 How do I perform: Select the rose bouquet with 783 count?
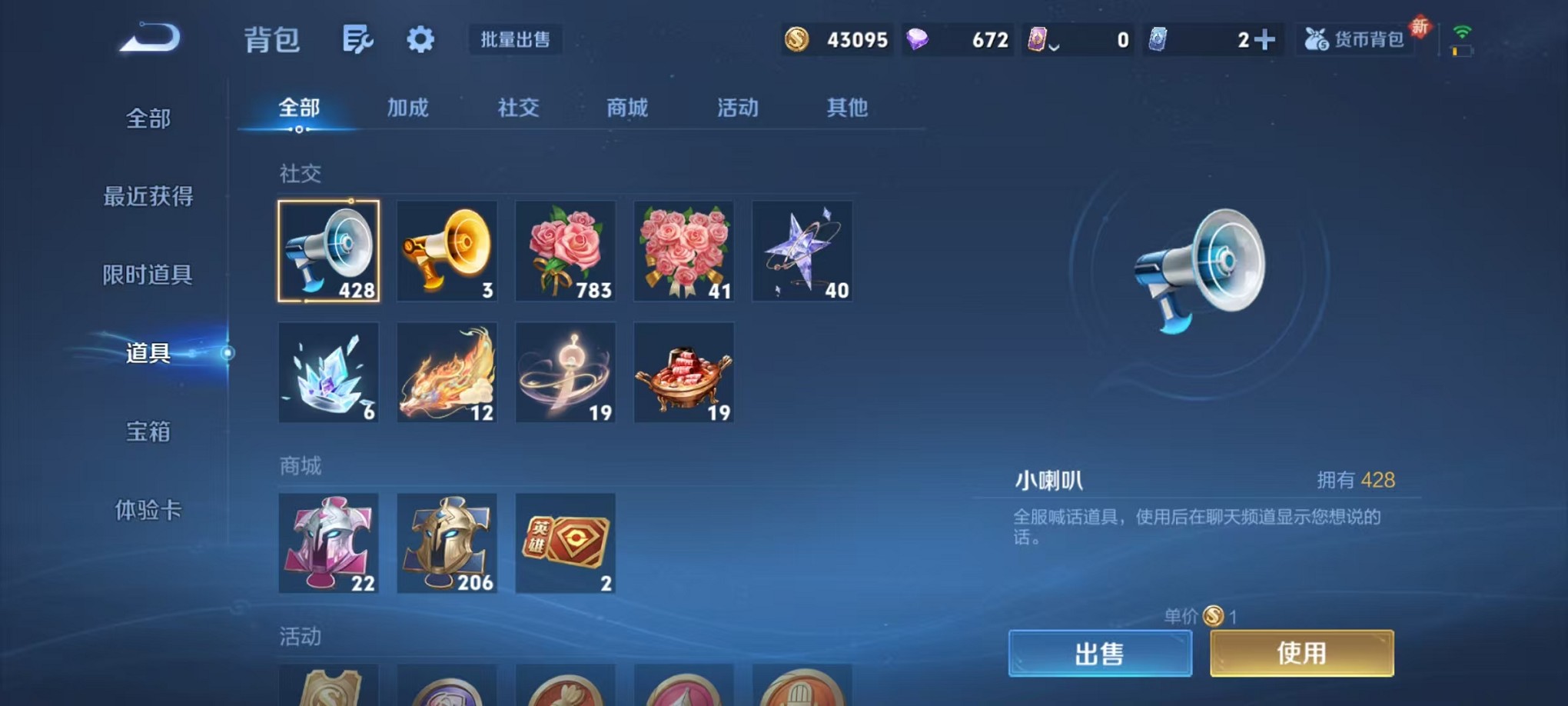pos(565,251)
